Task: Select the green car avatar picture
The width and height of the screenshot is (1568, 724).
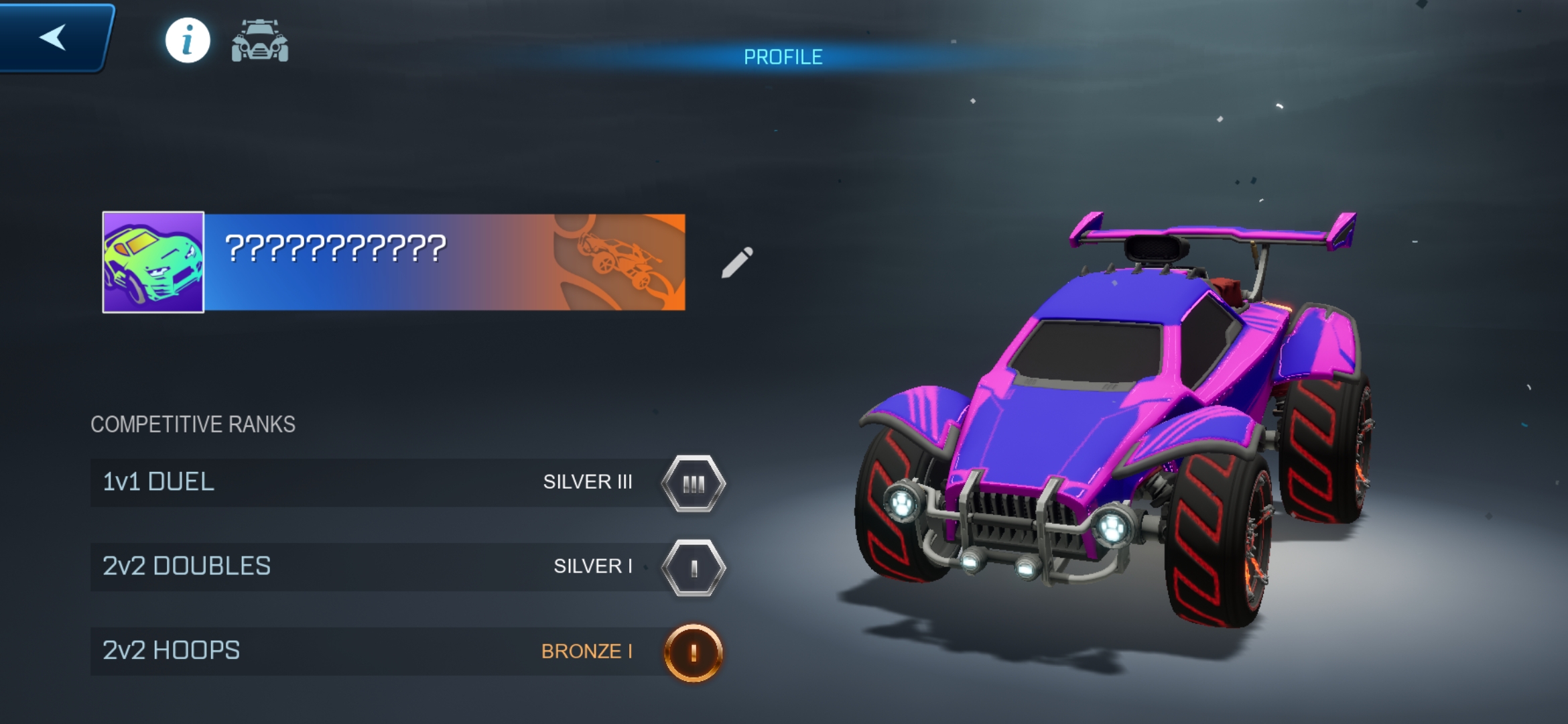Action: [x=153, y=262]
